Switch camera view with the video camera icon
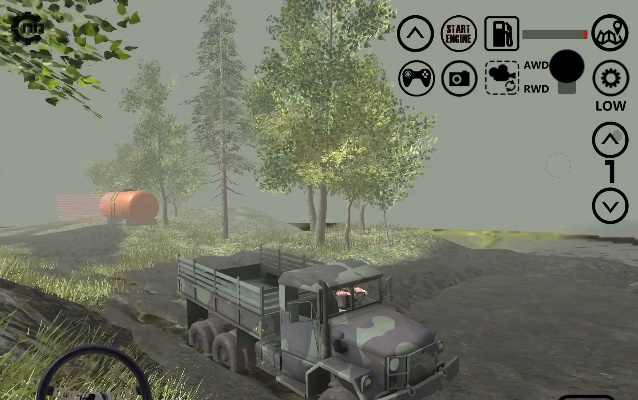The image size is (638, 400). pyautogui.click(x=502, y=78)
